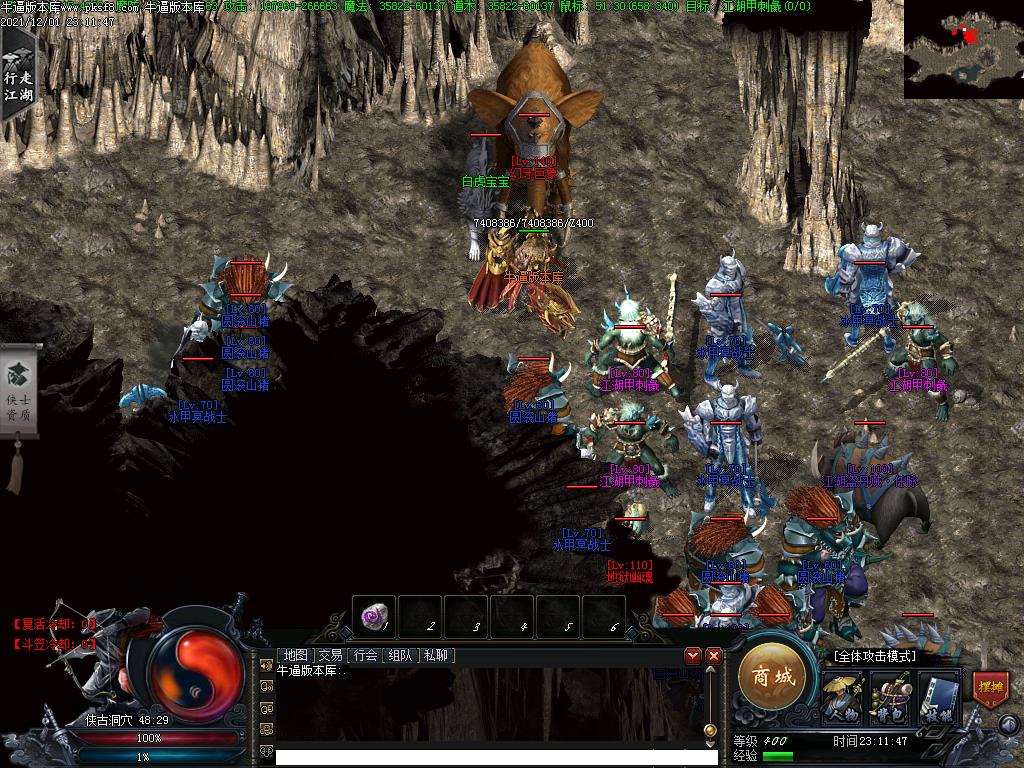Screen dimensions: 1024x768
Task: Select the purple scroll in hotbar slot 1
Action: pyautogui.click(x=374, y=618)
